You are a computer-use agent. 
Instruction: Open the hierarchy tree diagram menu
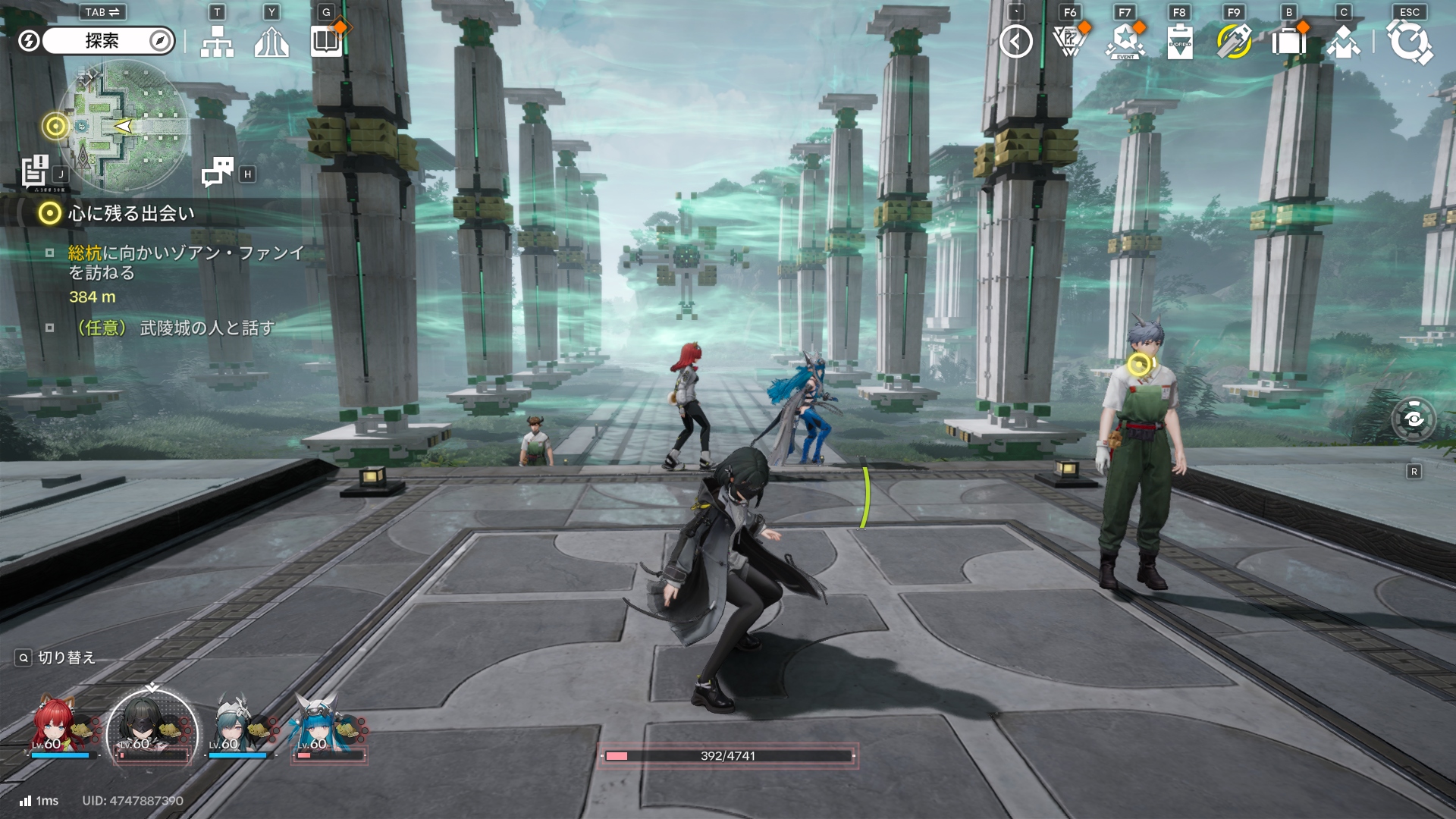[217, 42]
